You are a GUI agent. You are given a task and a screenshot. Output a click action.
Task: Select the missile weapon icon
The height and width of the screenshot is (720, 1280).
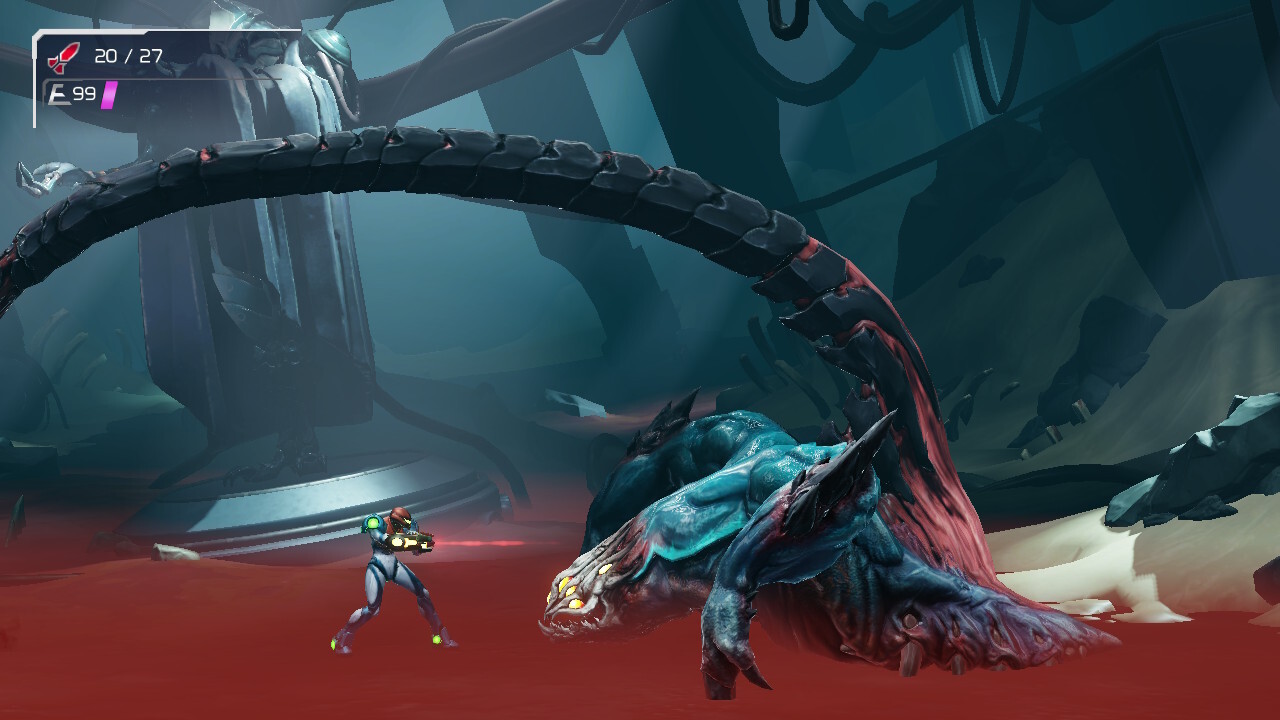(x=62, y=57)
